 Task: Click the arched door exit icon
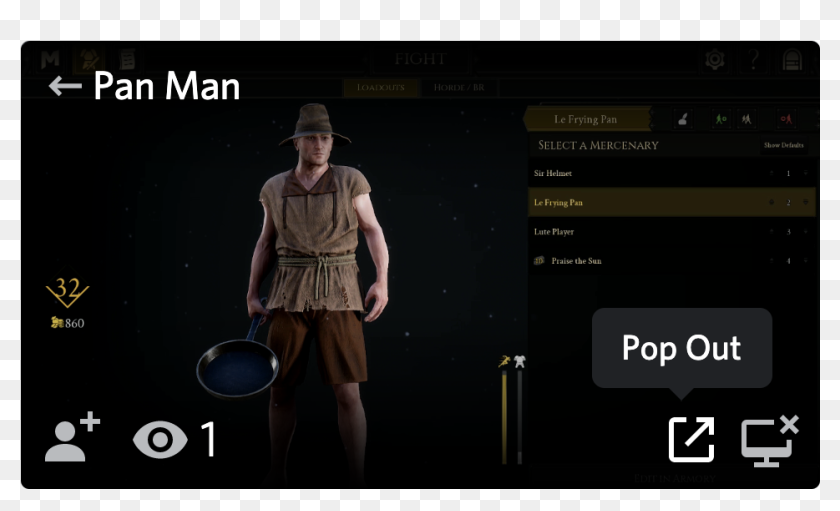pyautogui.click(x=792, y=60)
